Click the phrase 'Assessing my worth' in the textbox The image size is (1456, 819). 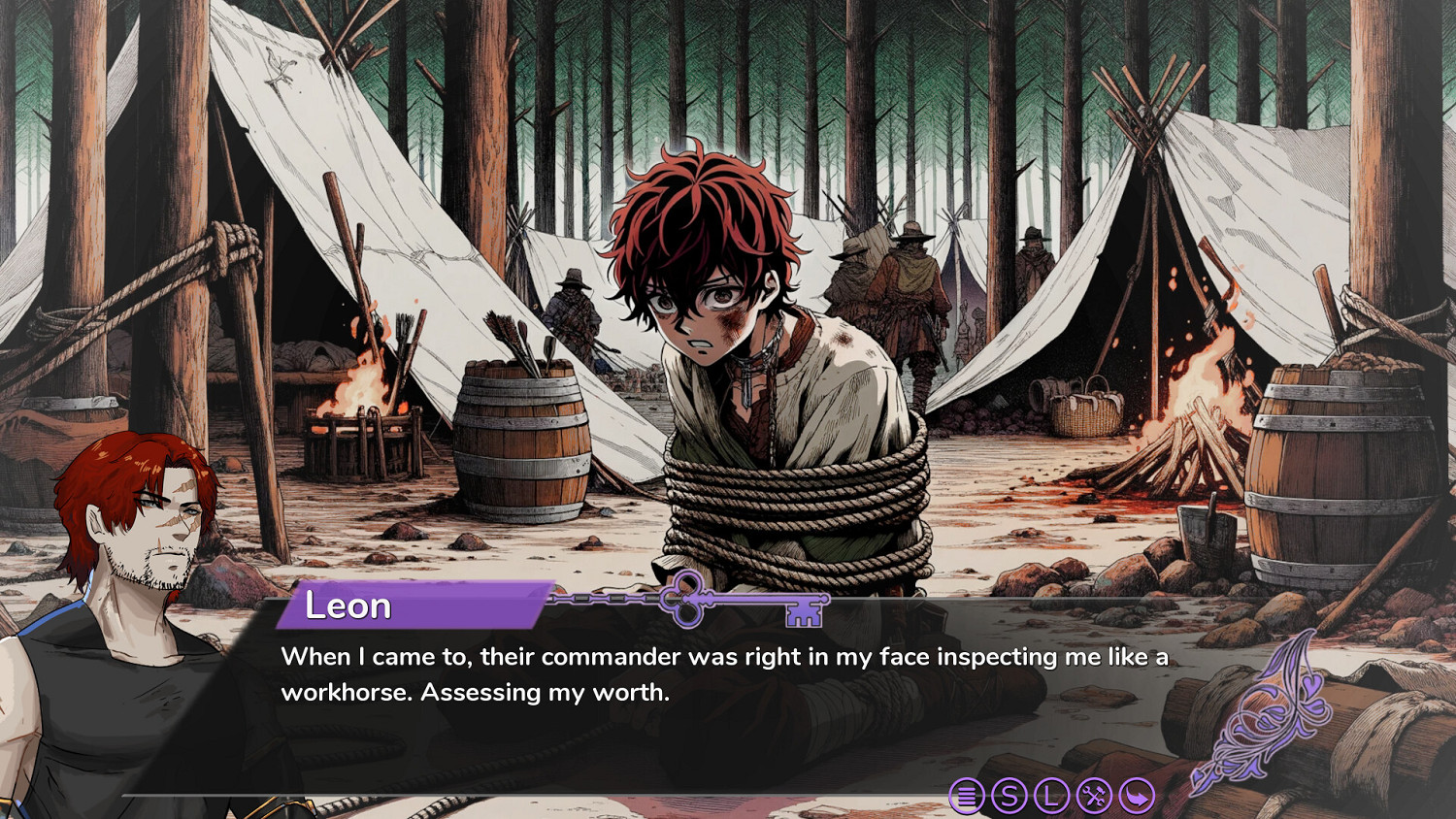pos(544,691)
